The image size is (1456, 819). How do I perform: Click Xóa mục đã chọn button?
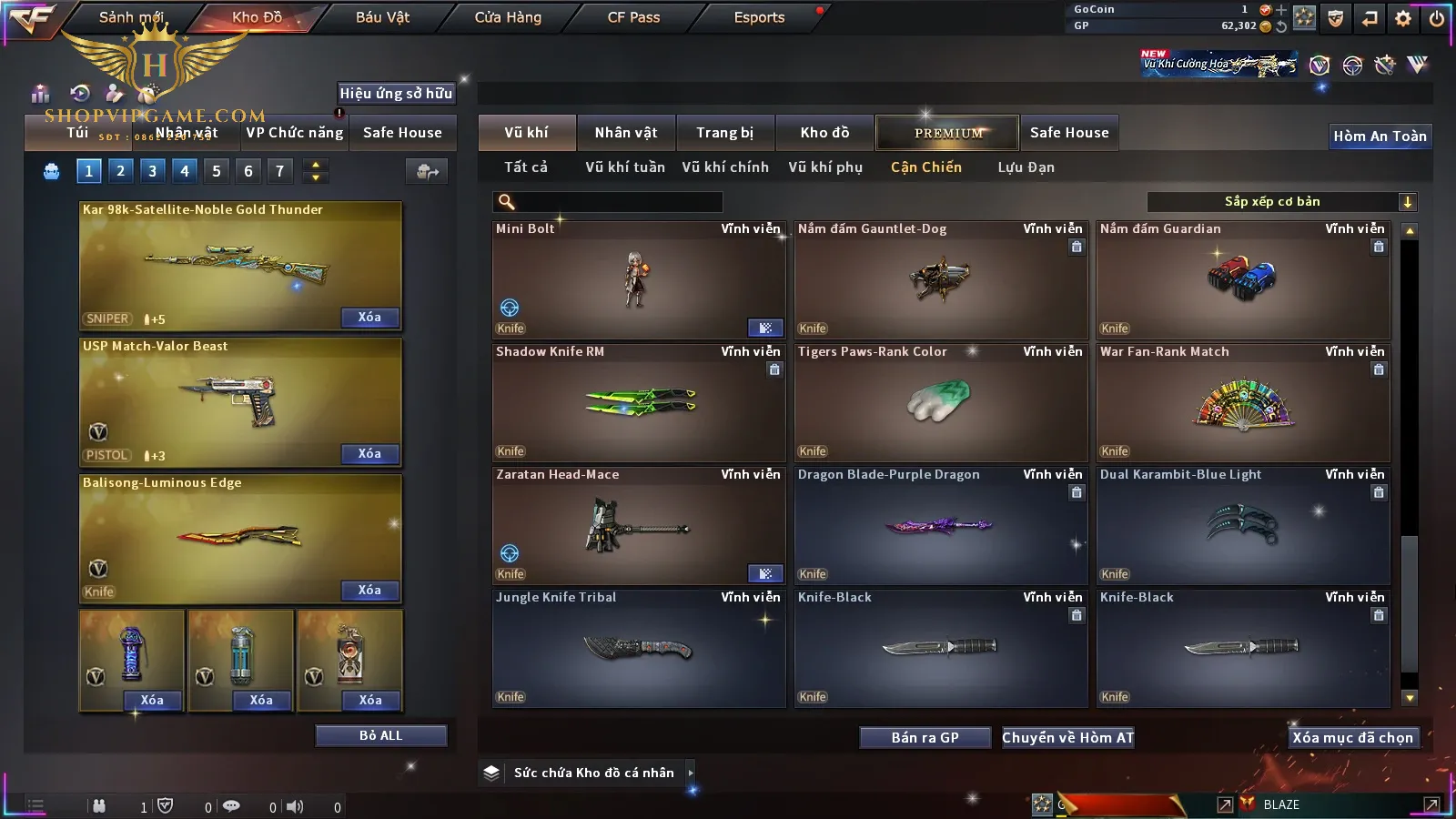pyautogui.click(x=1352, y=738)
